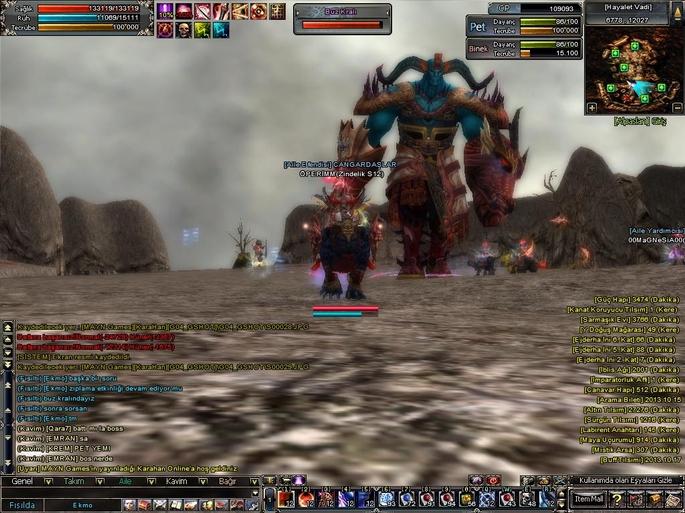Open the question mark help button
The image size is (685, 513).
pyautogui.click(x=618, y=498)
